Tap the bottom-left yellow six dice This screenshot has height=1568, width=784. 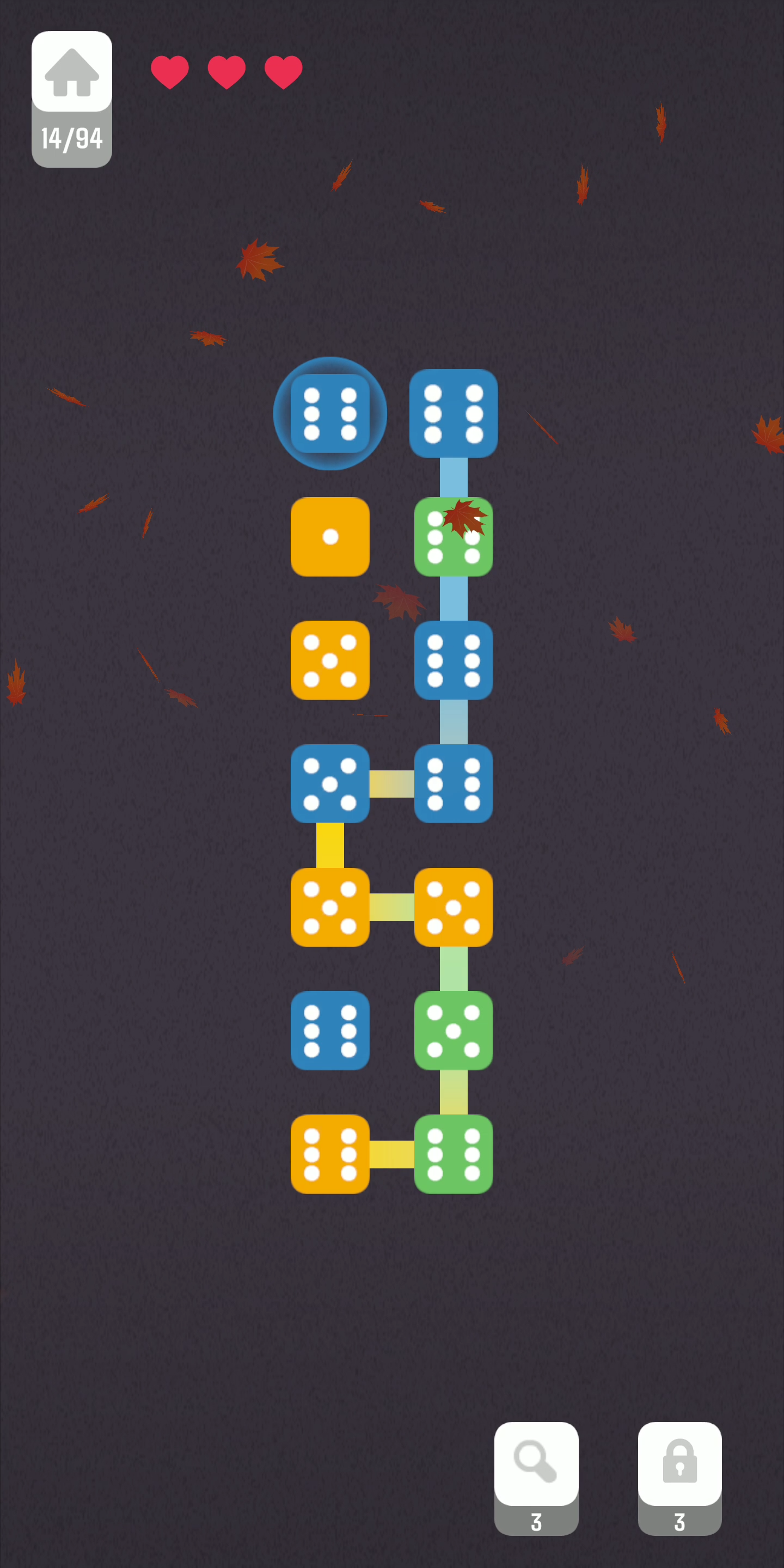(330, 1154)
